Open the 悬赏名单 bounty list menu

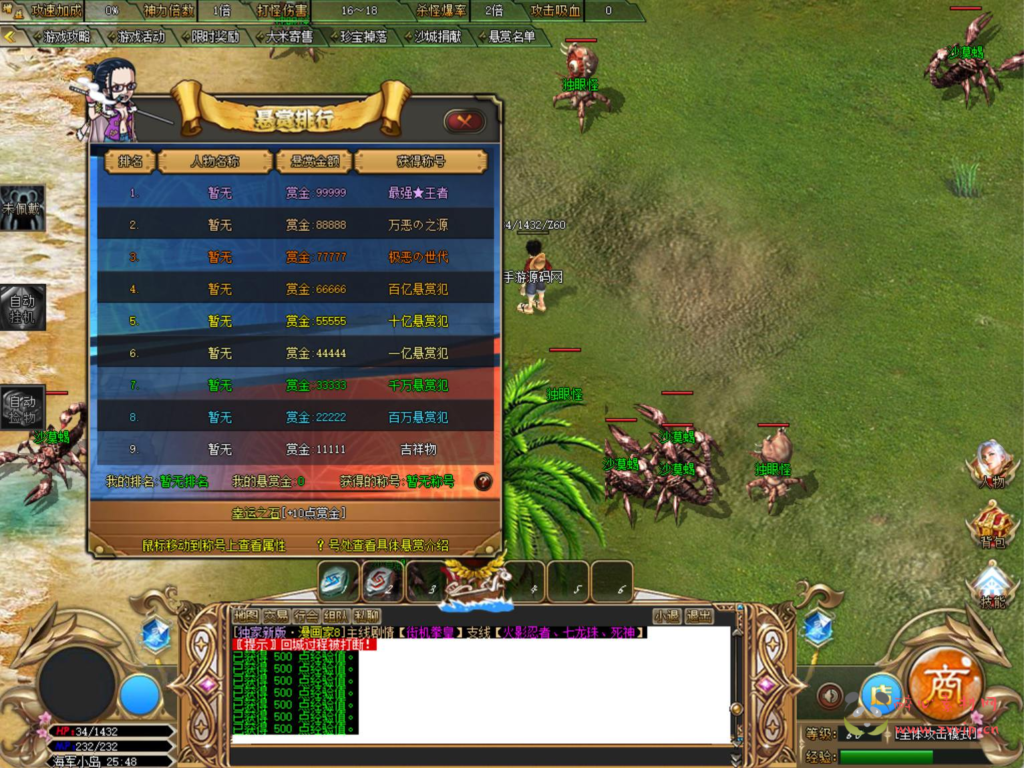click(511, 36)
